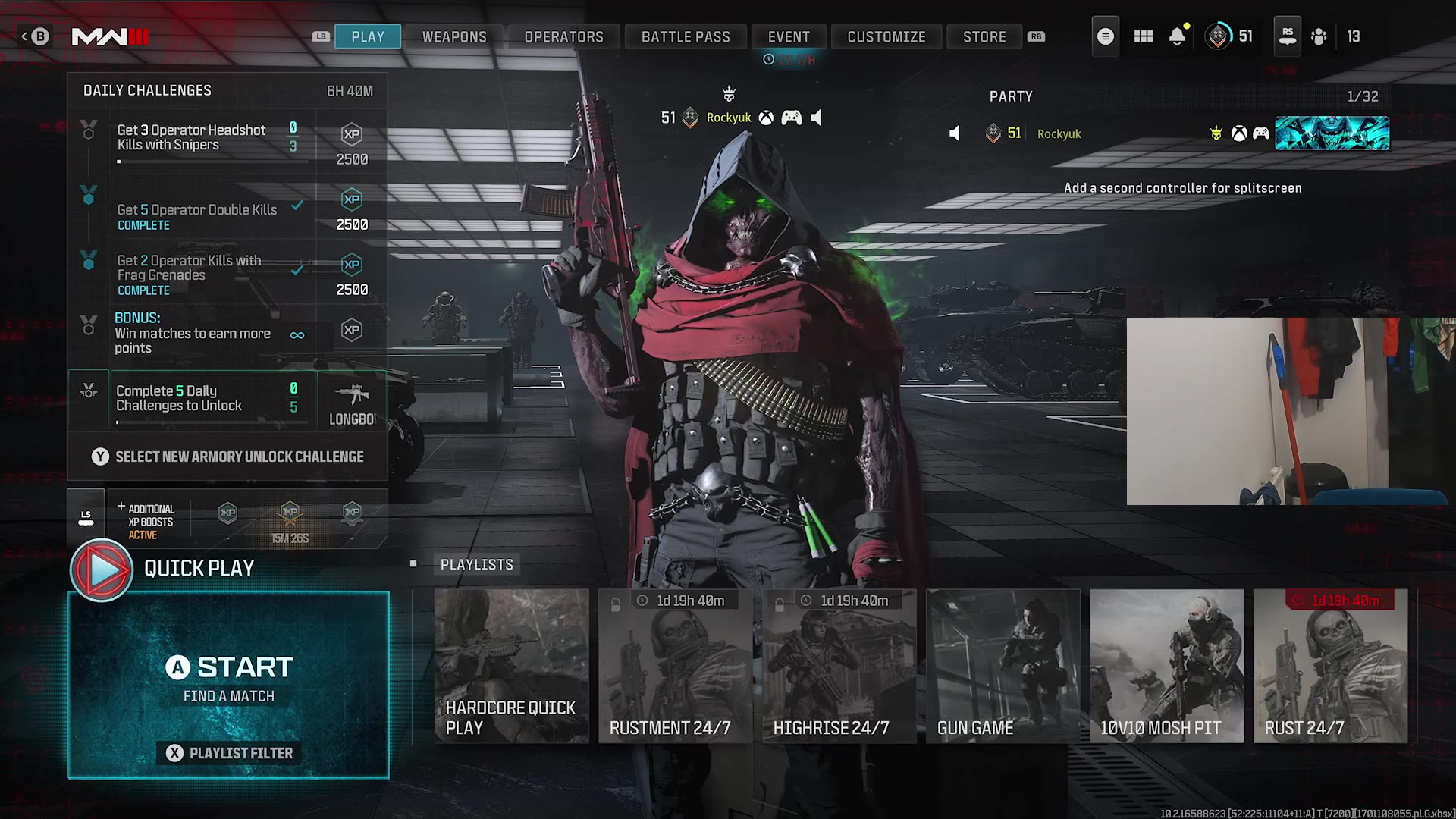Expand the LB navigation arrow near Play
Viewport: 1456px width, 819px height.
coord(318,36)
